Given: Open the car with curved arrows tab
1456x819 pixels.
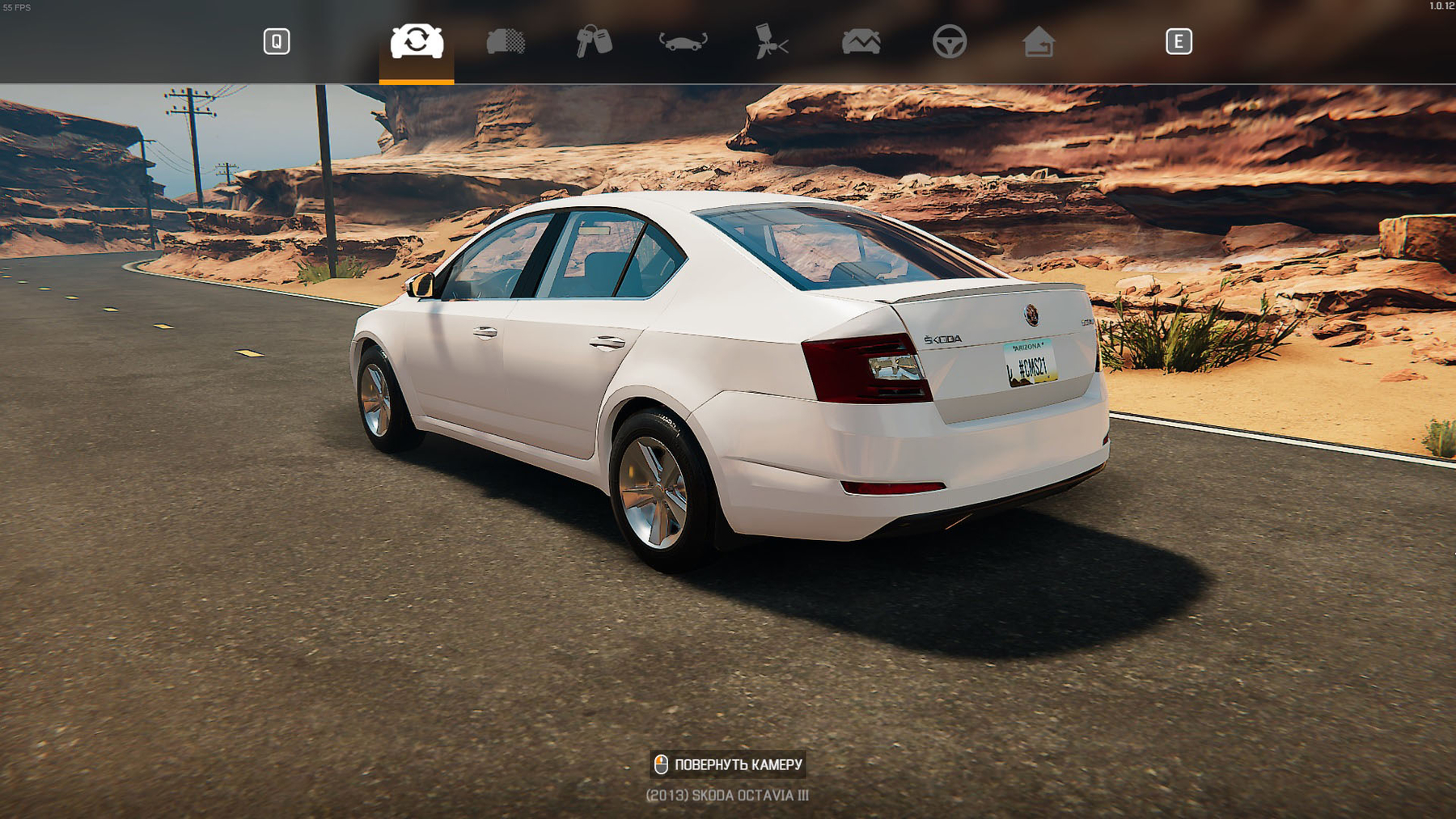Looking at the screenshot, I should point(683,41).
